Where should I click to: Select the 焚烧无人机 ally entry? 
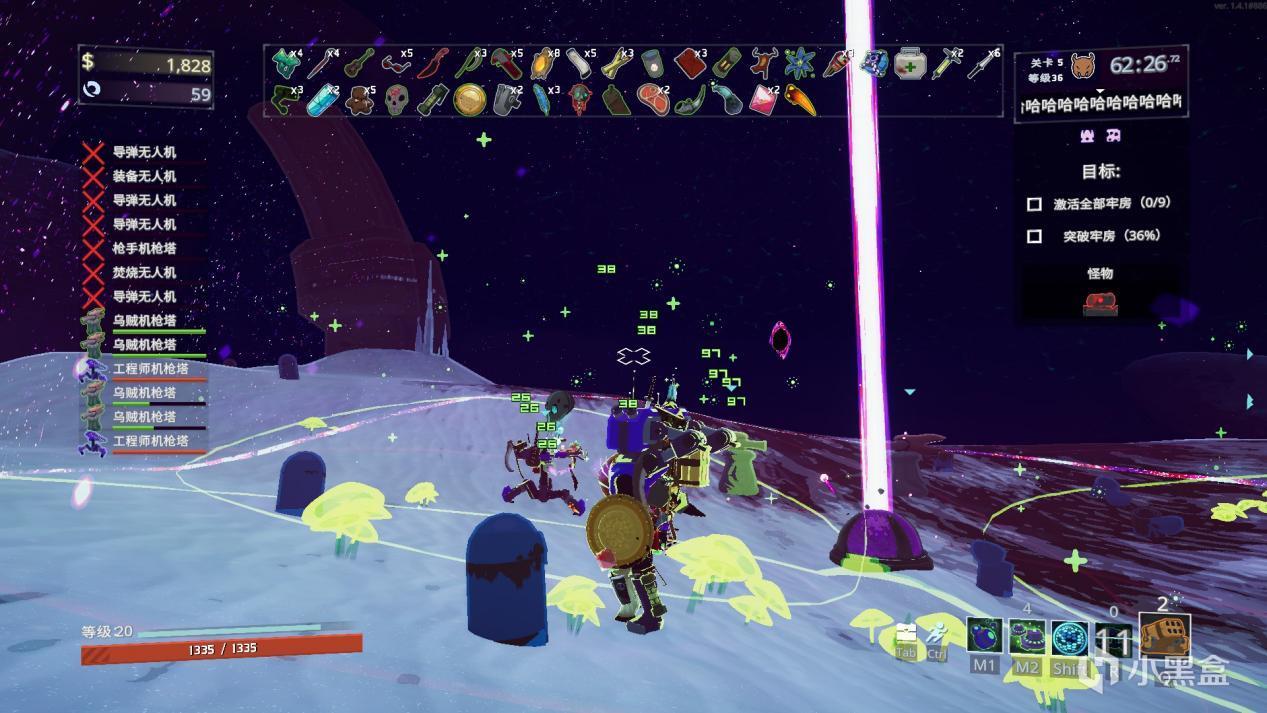pos(144,272)
